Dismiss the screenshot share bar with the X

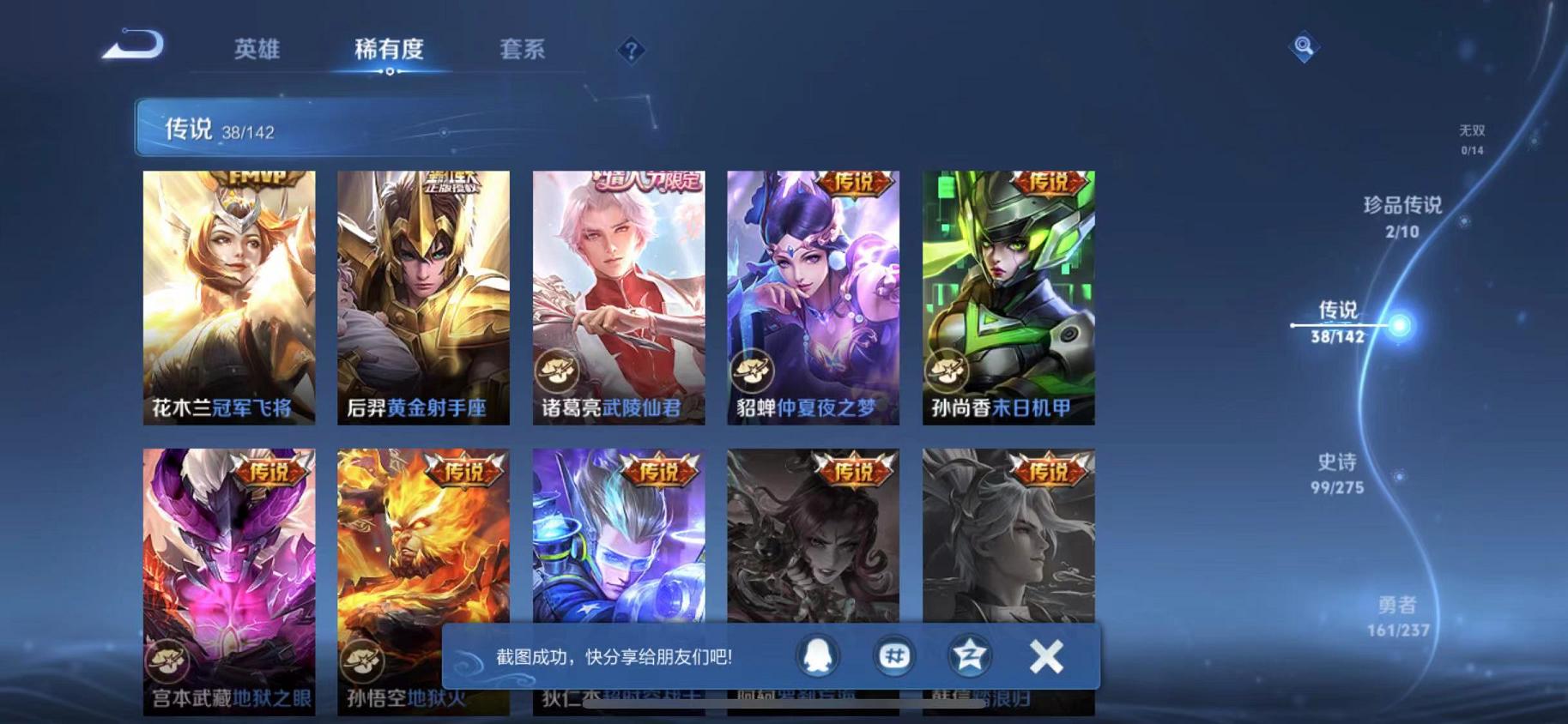[1046, 655]
